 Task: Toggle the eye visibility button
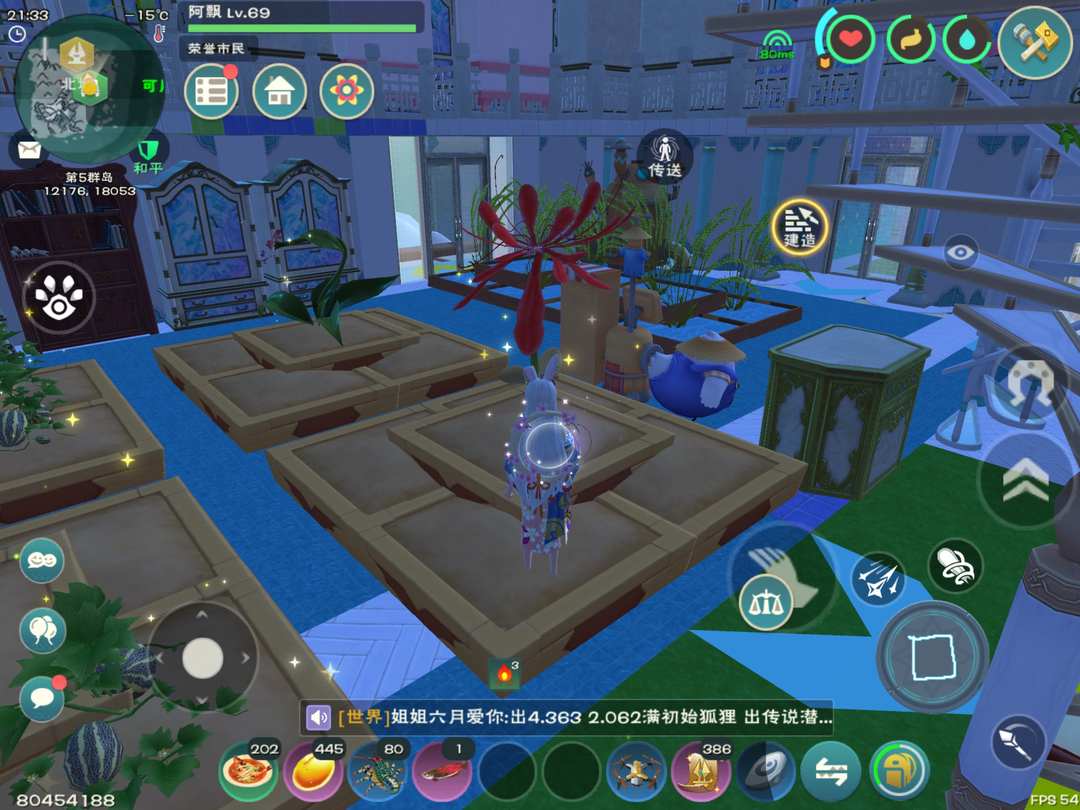tap(961, 252)
